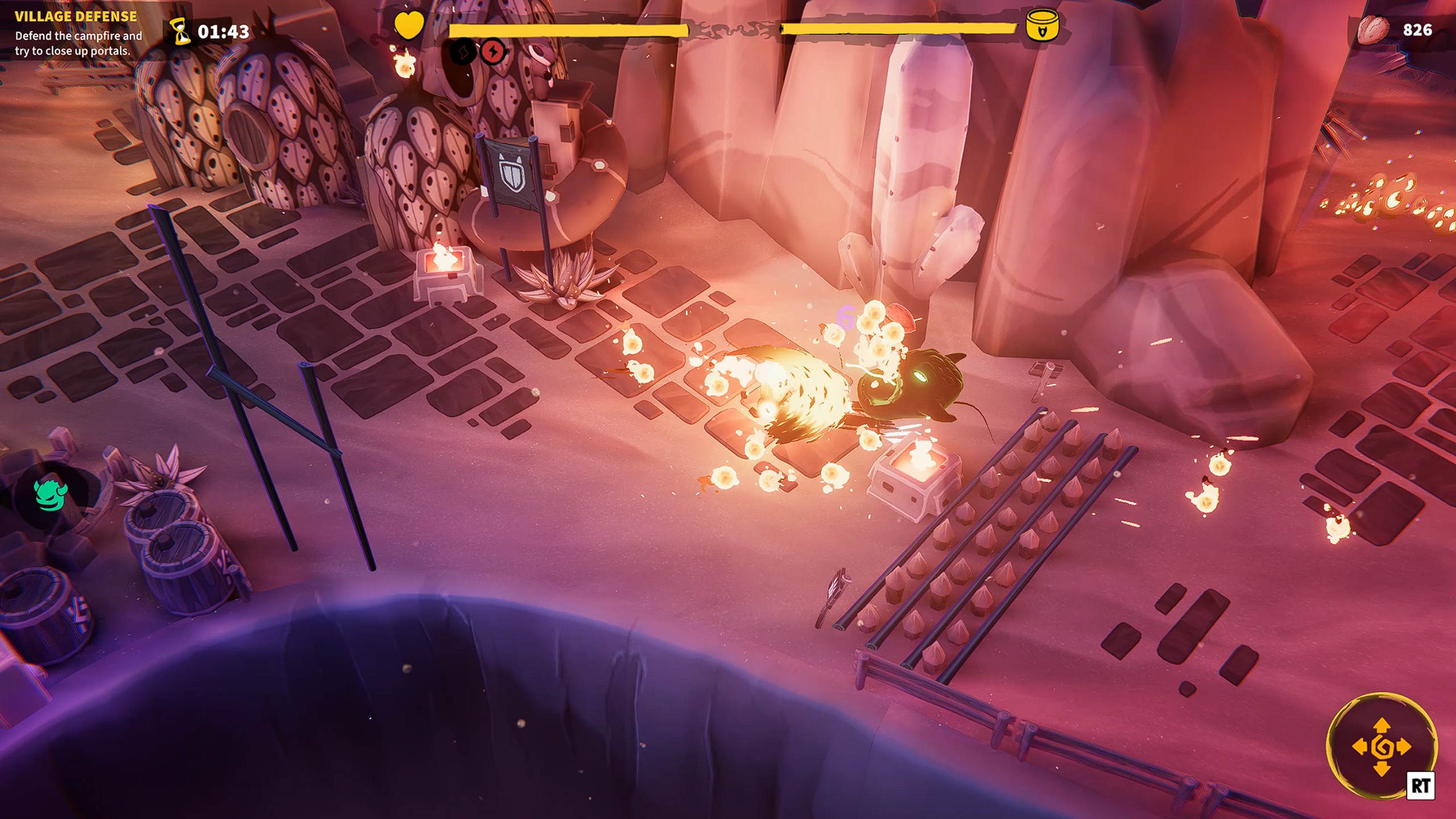1456x819 pixels.
Task: Click the Village Defense objective tracker
Action: pyautogui.click(x=77, y=34)
